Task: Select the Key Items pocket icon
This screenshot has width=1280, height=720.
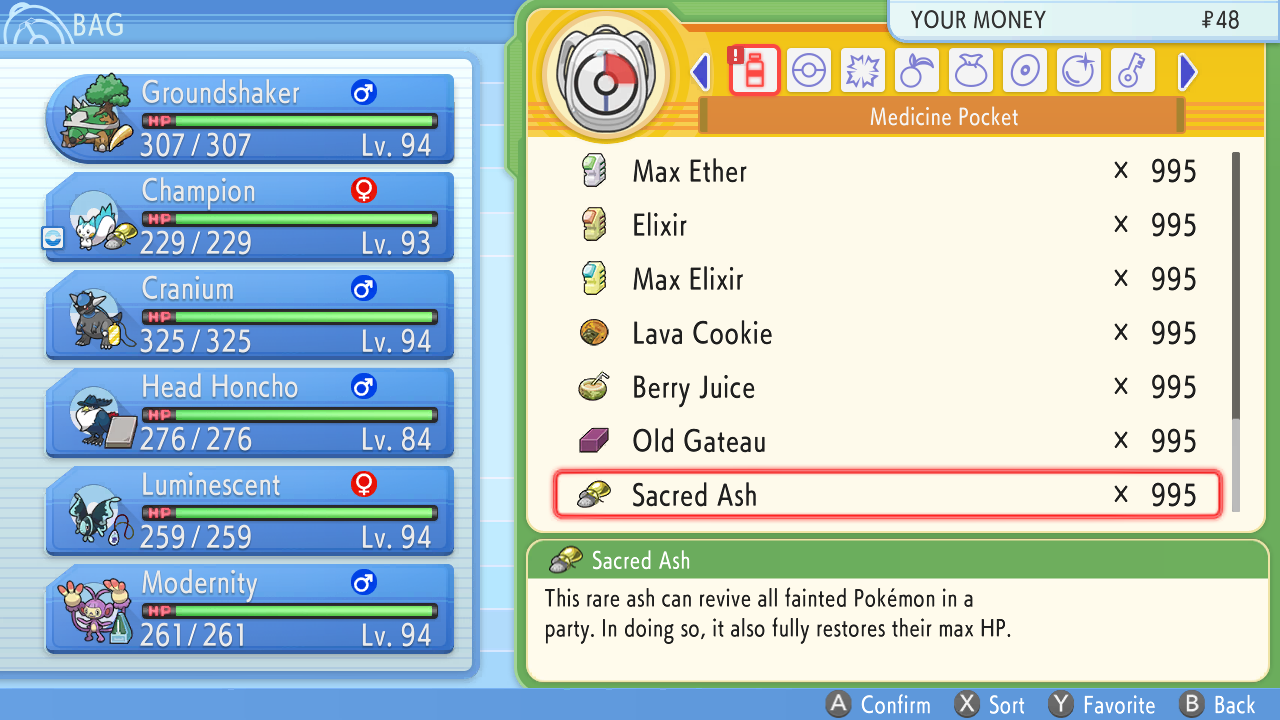Action: click(x=1133, y=70)
